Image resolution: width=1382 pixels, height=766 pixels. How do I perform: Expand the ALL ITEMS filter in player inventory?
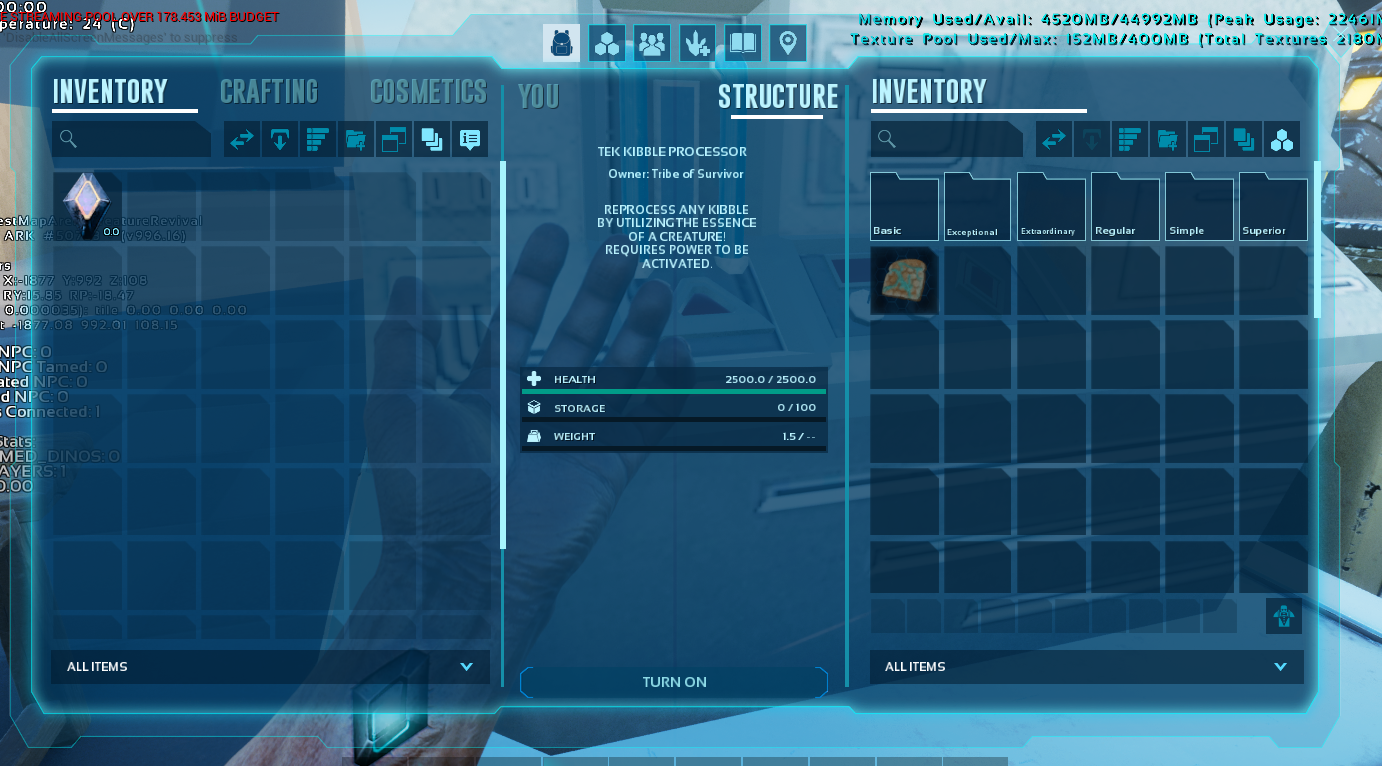coord(268,667)
